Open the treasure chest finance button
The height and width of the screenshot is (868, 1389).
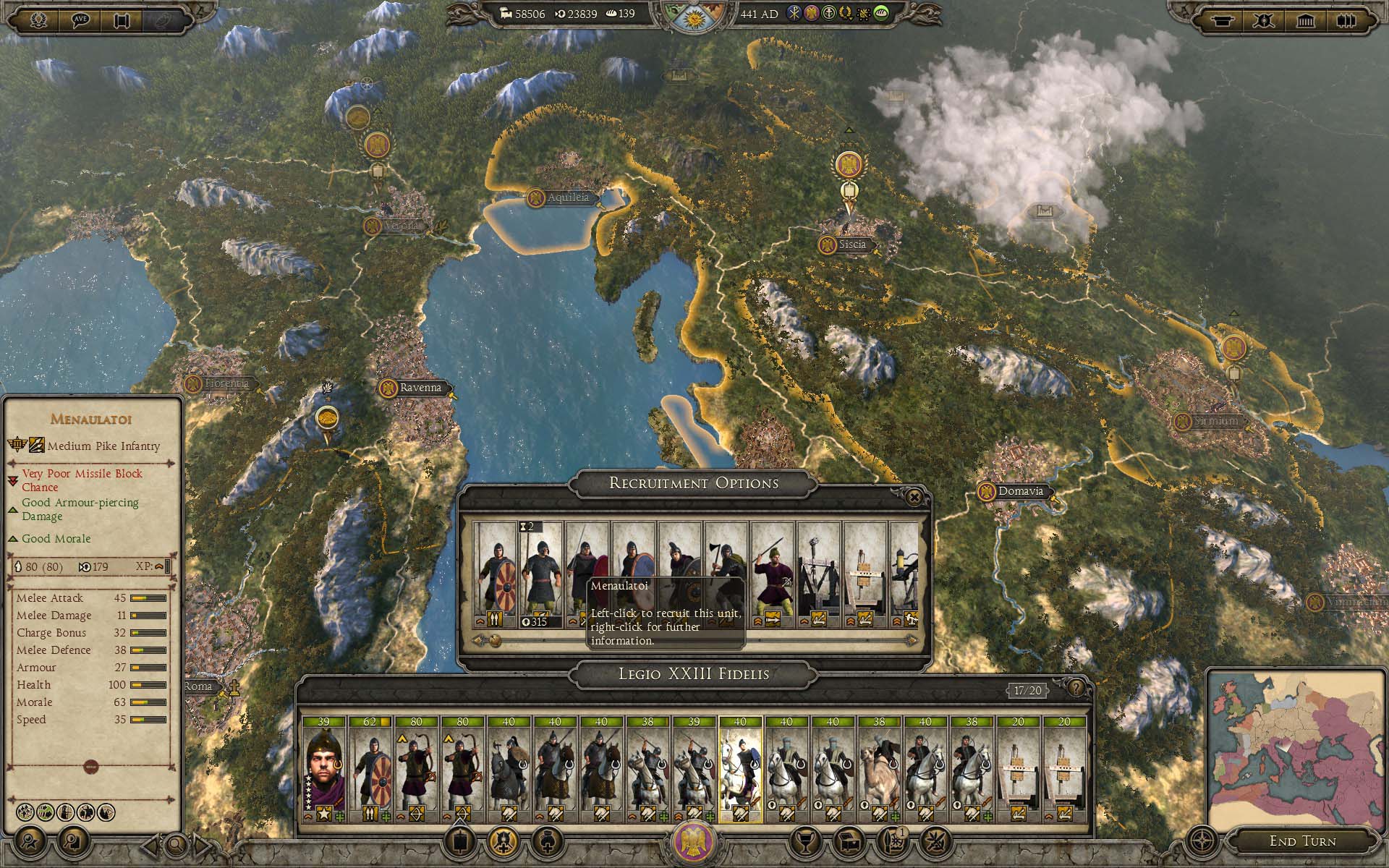point(849,841)
